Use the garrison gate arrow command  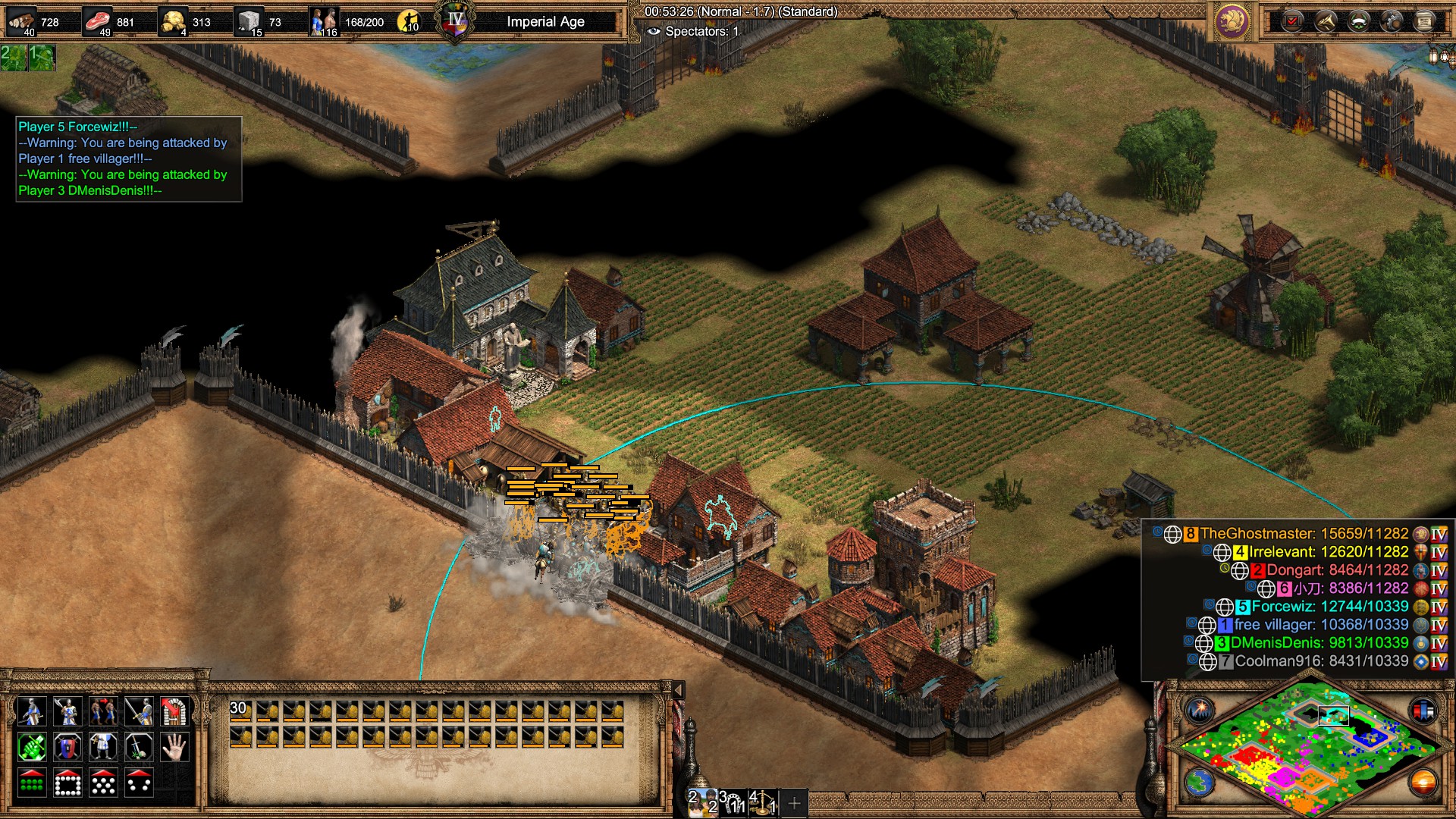pyautogui.click(x=174, y=711)
